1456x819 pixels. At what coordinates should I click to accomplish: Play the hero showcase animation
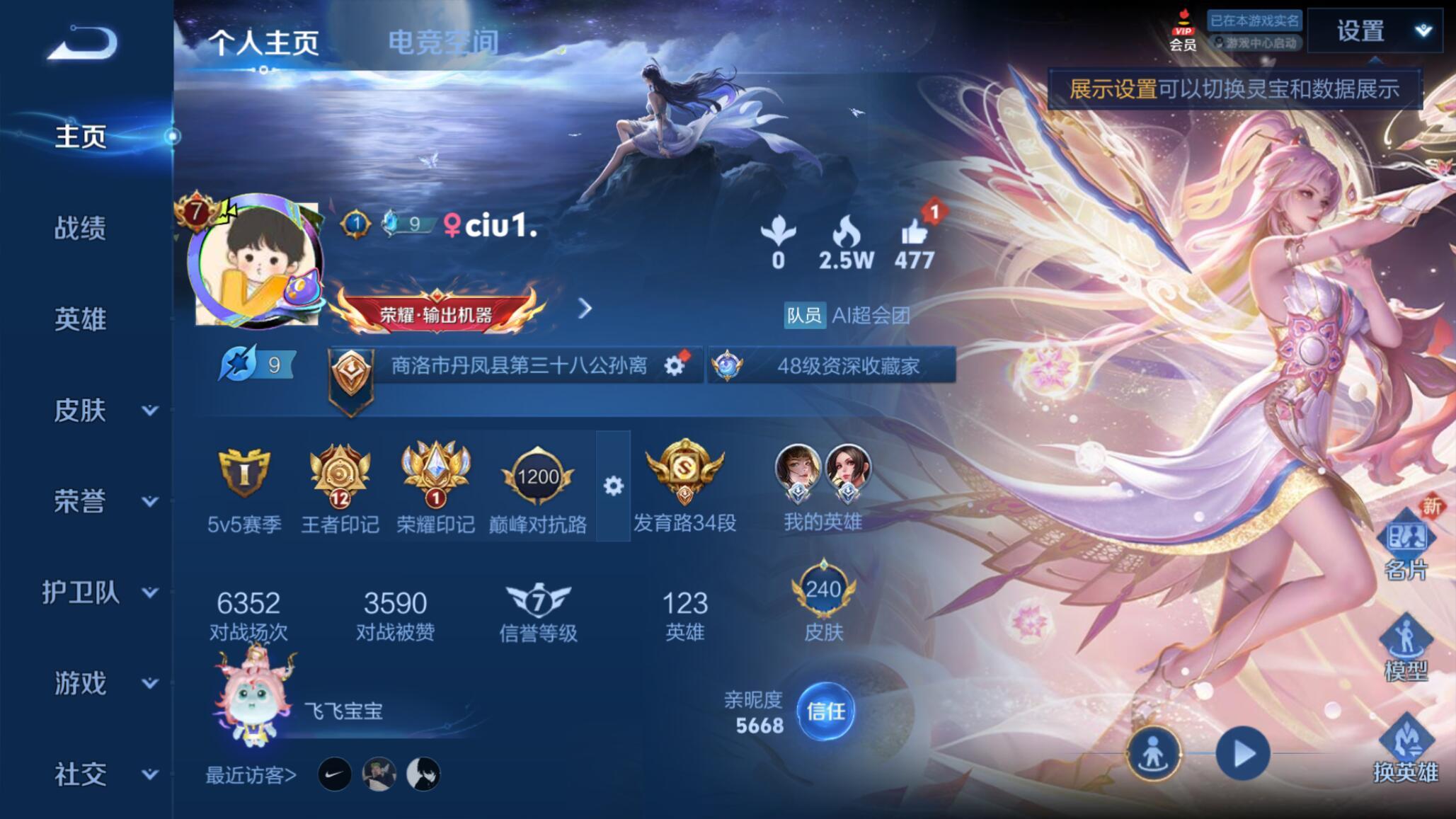click(1242, 755)
